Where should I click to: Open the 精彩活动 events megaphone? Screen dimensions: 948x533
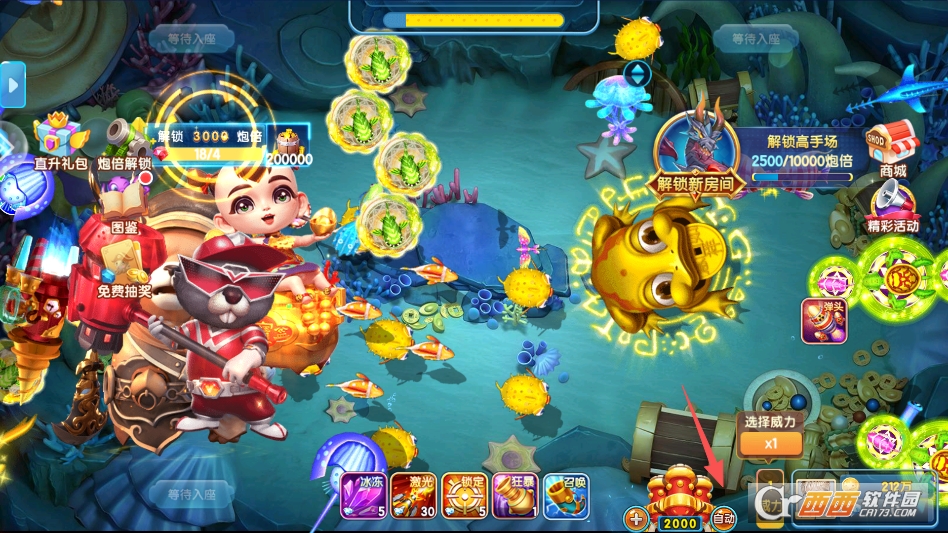click(x=892, y=205)
